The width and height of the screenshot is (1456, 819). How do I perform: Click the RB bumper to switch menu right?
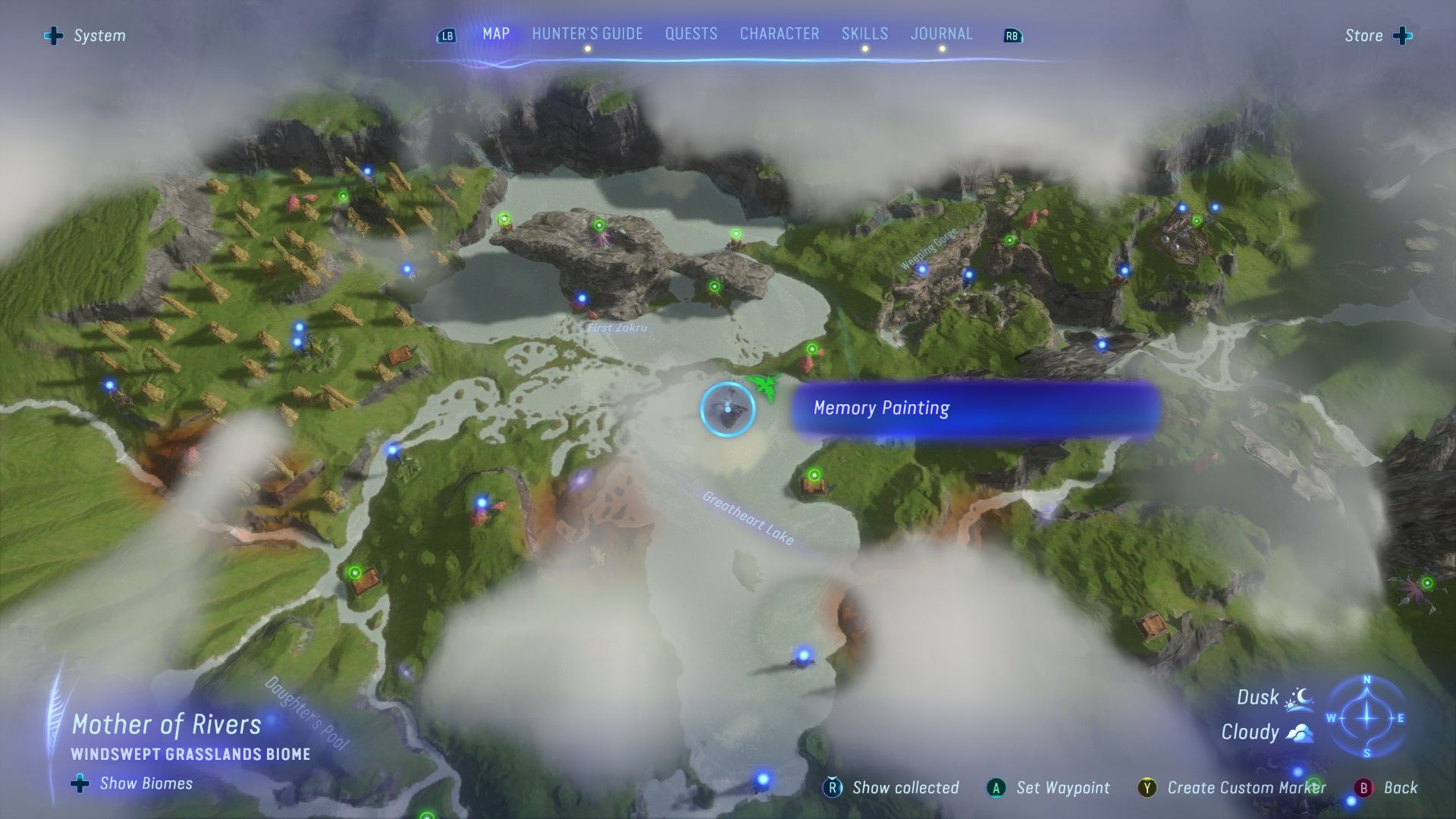pos(1012,35)
